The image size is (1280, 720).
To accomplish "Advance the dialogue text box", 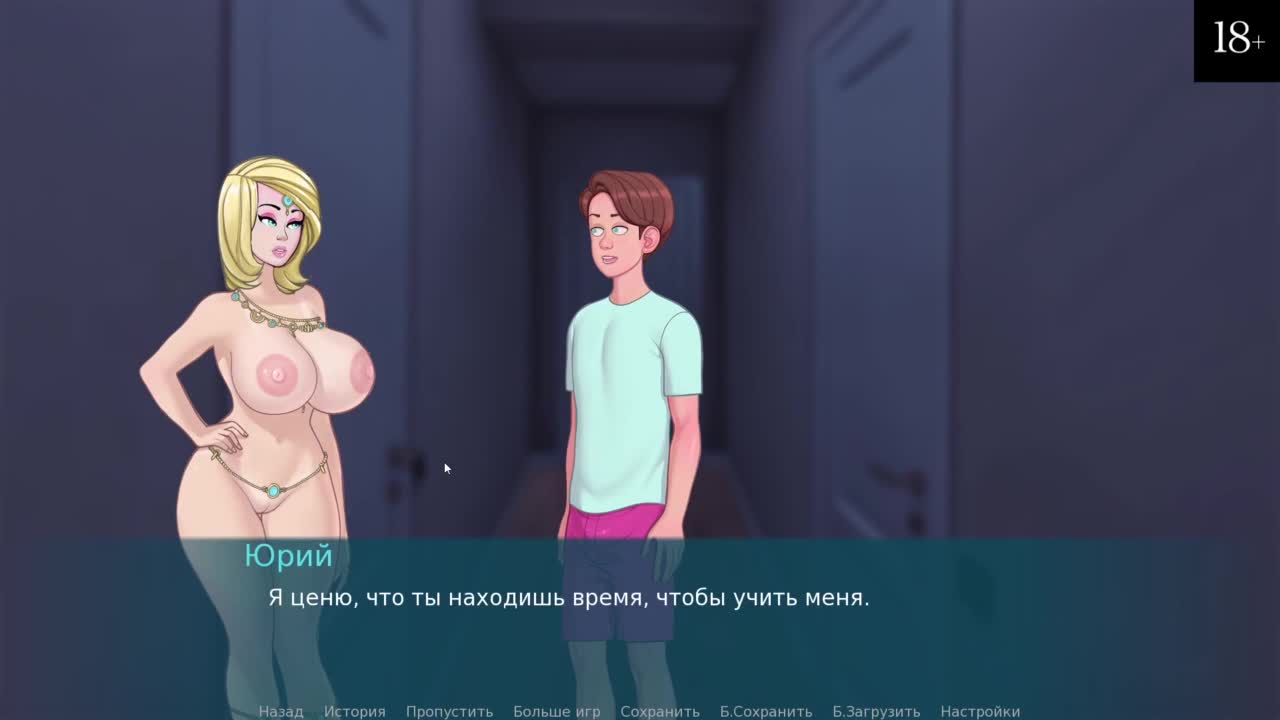I will coord(640,620).
